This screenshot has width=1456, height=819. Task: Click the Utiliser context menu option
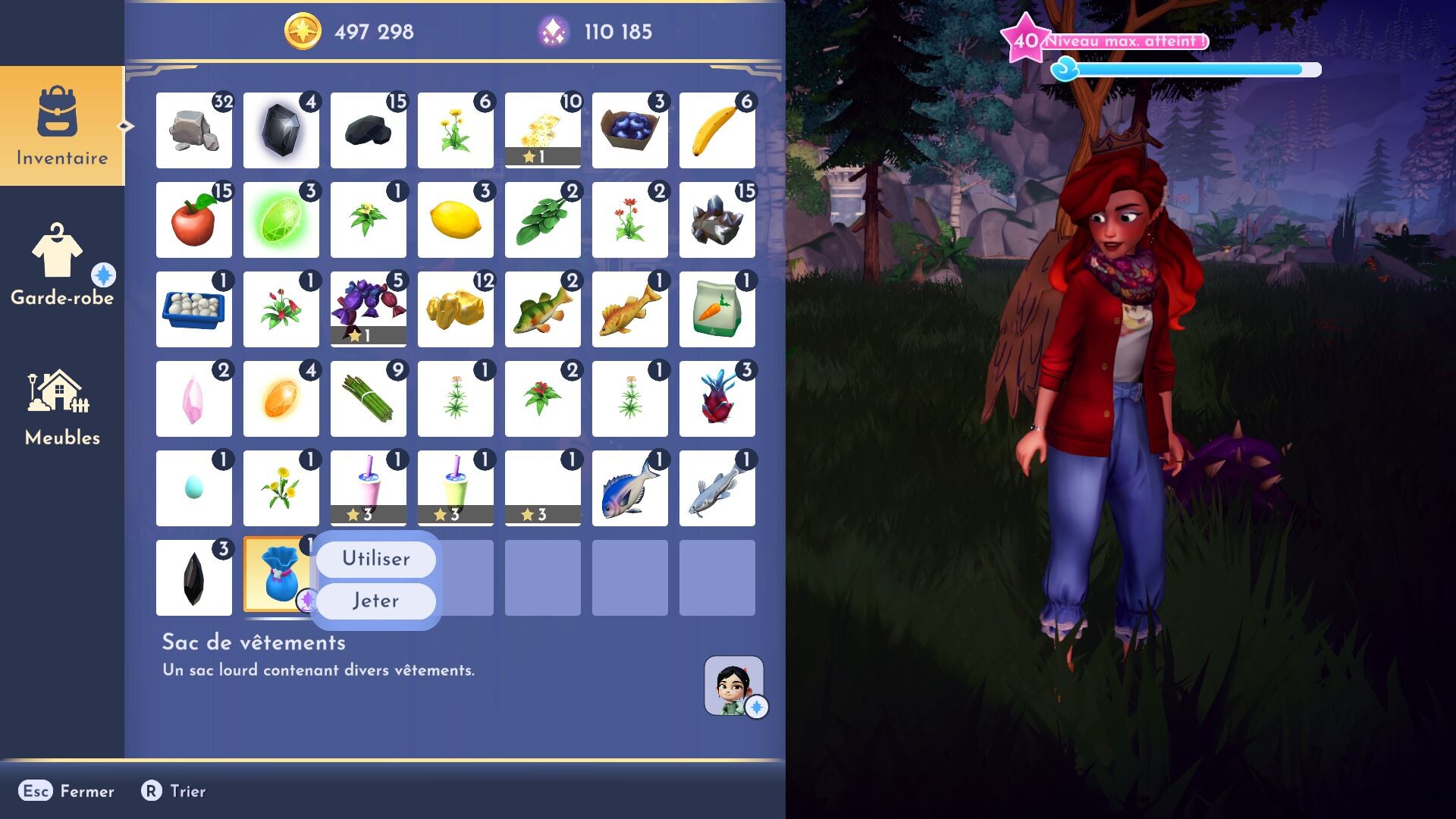pos(375,559)
